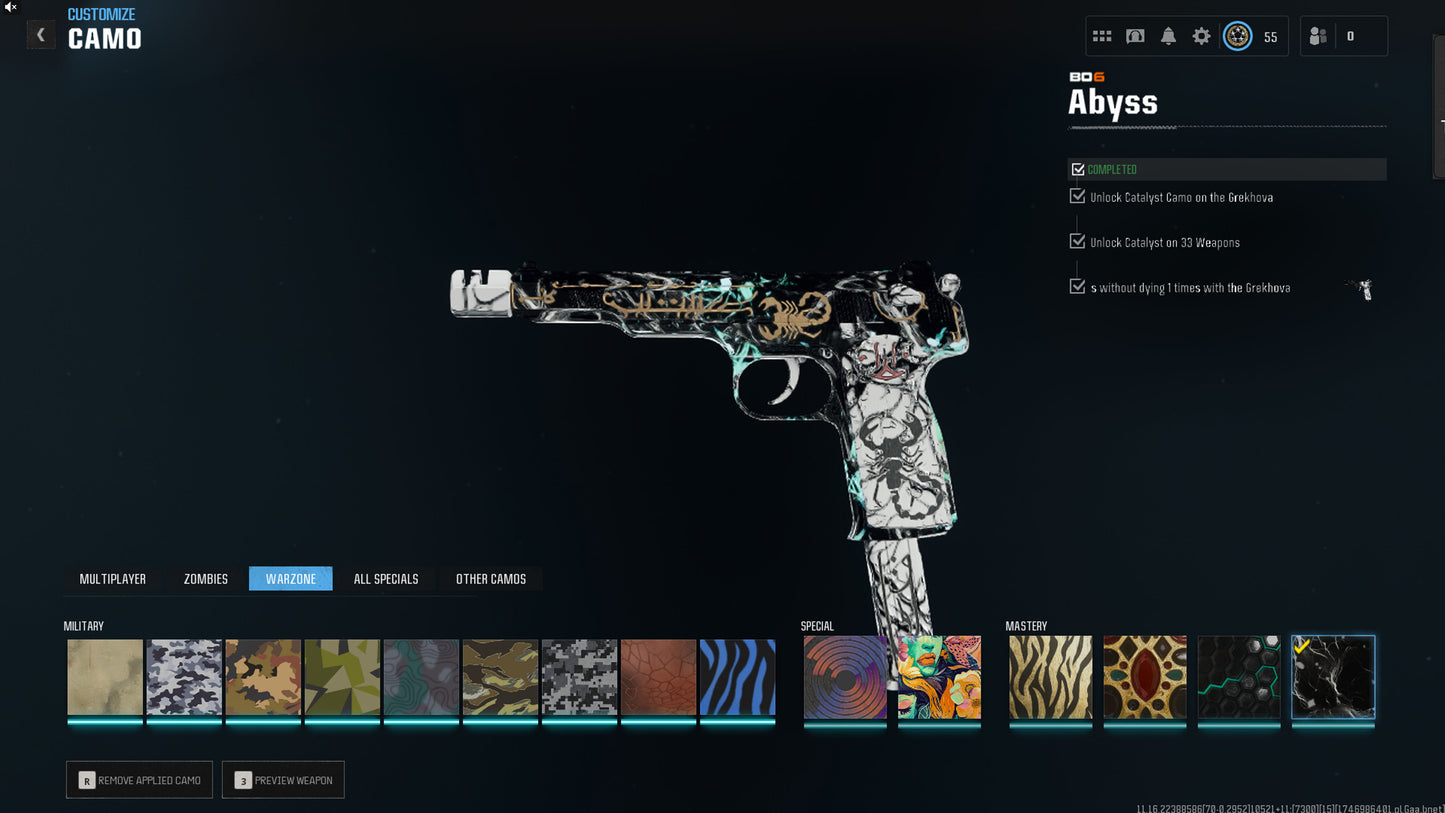
Task: Select the Abyss black marble camo
Action: point(1333,678)
